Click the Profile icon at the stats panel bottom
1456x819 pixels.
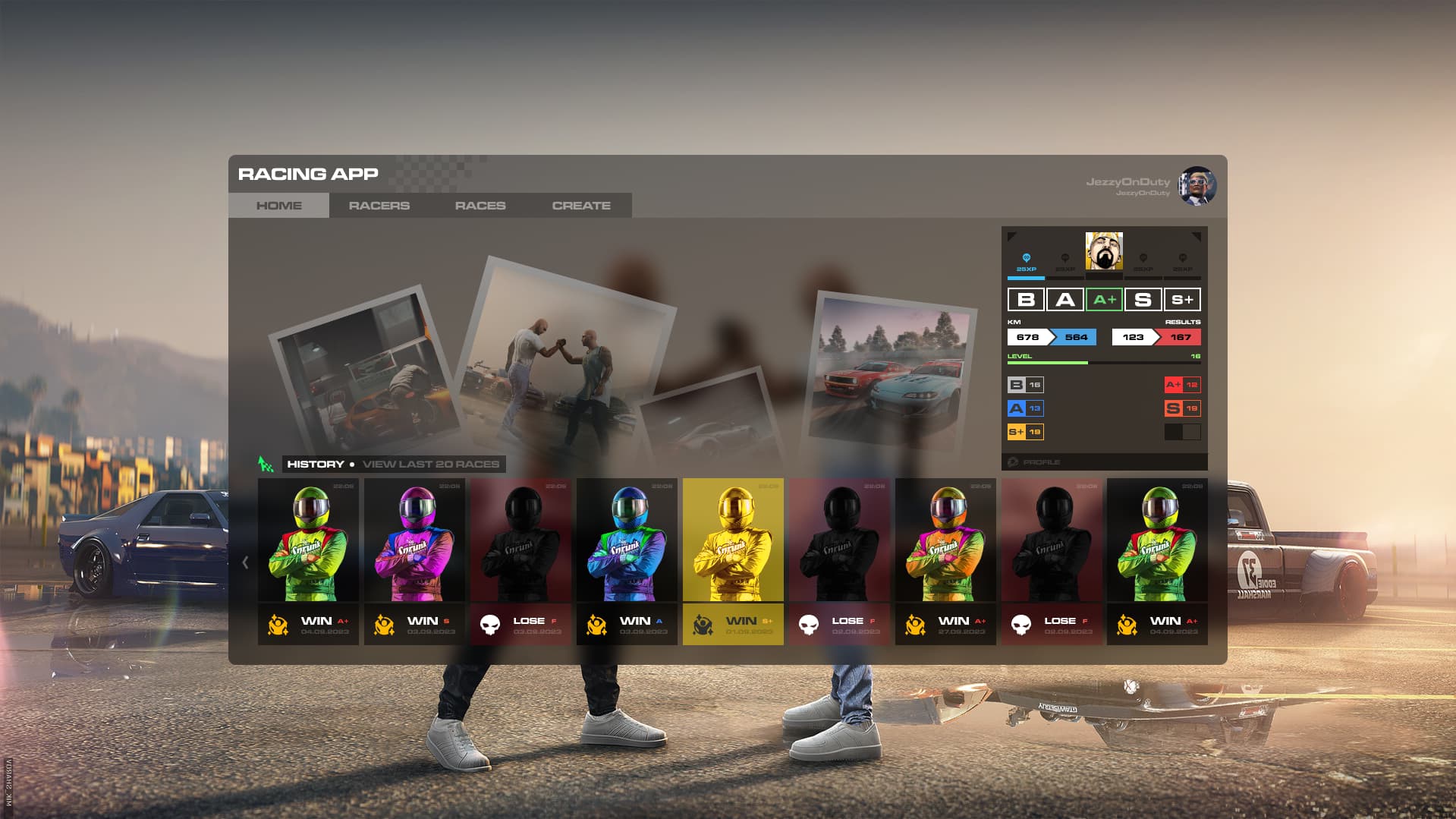click(1012, 461)
